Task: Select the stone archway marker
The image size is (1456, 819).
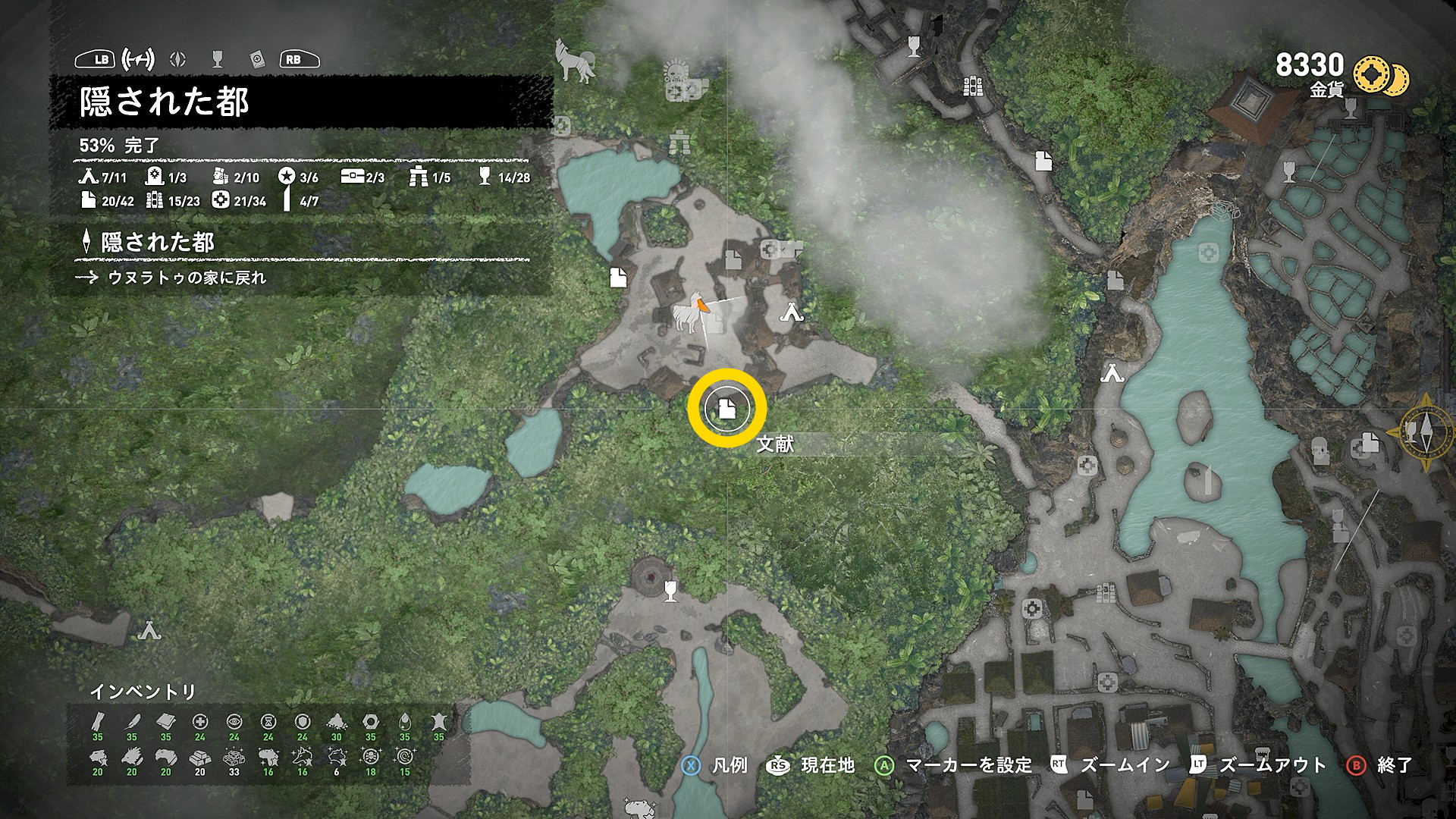Action: (x=679, y=142)
